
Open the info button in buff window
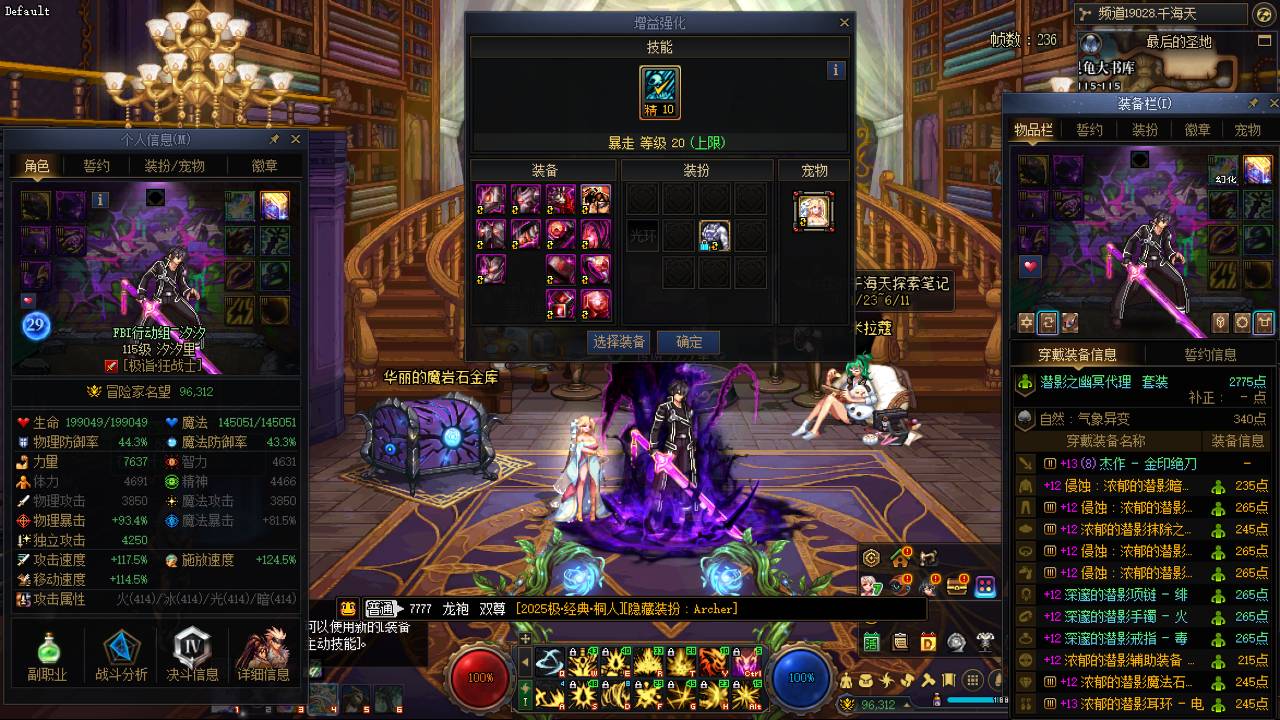tap(836, 70)
